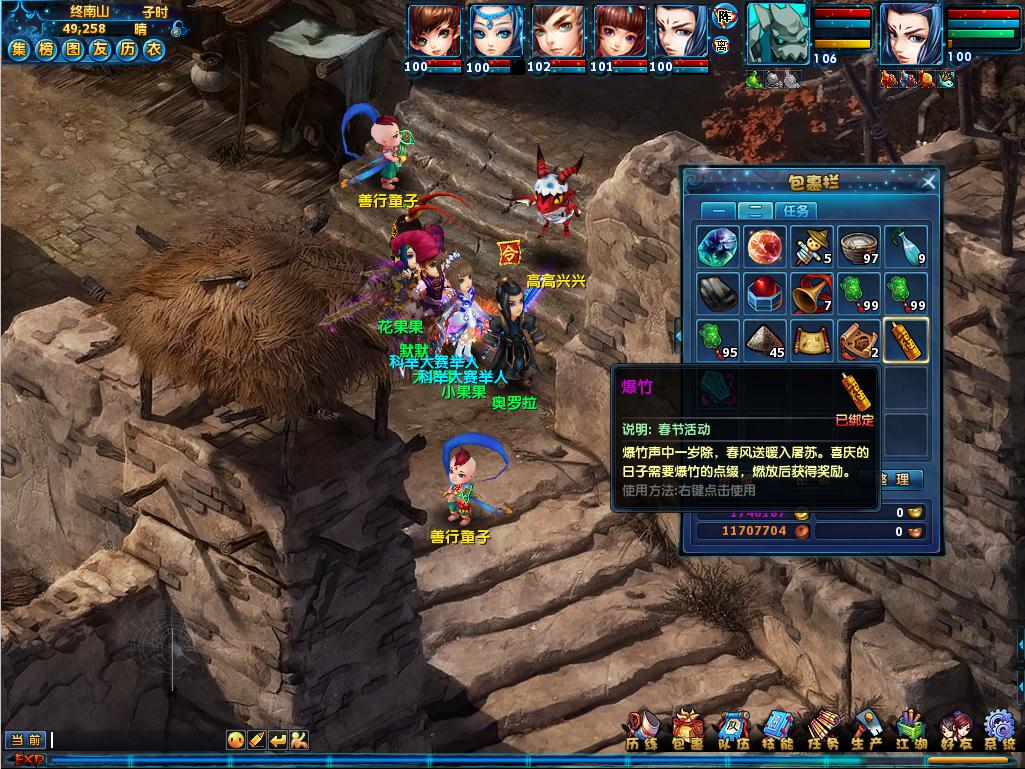The image size is (1025, 769).
Task: Click the 集 round button
Action: [20, 48]
